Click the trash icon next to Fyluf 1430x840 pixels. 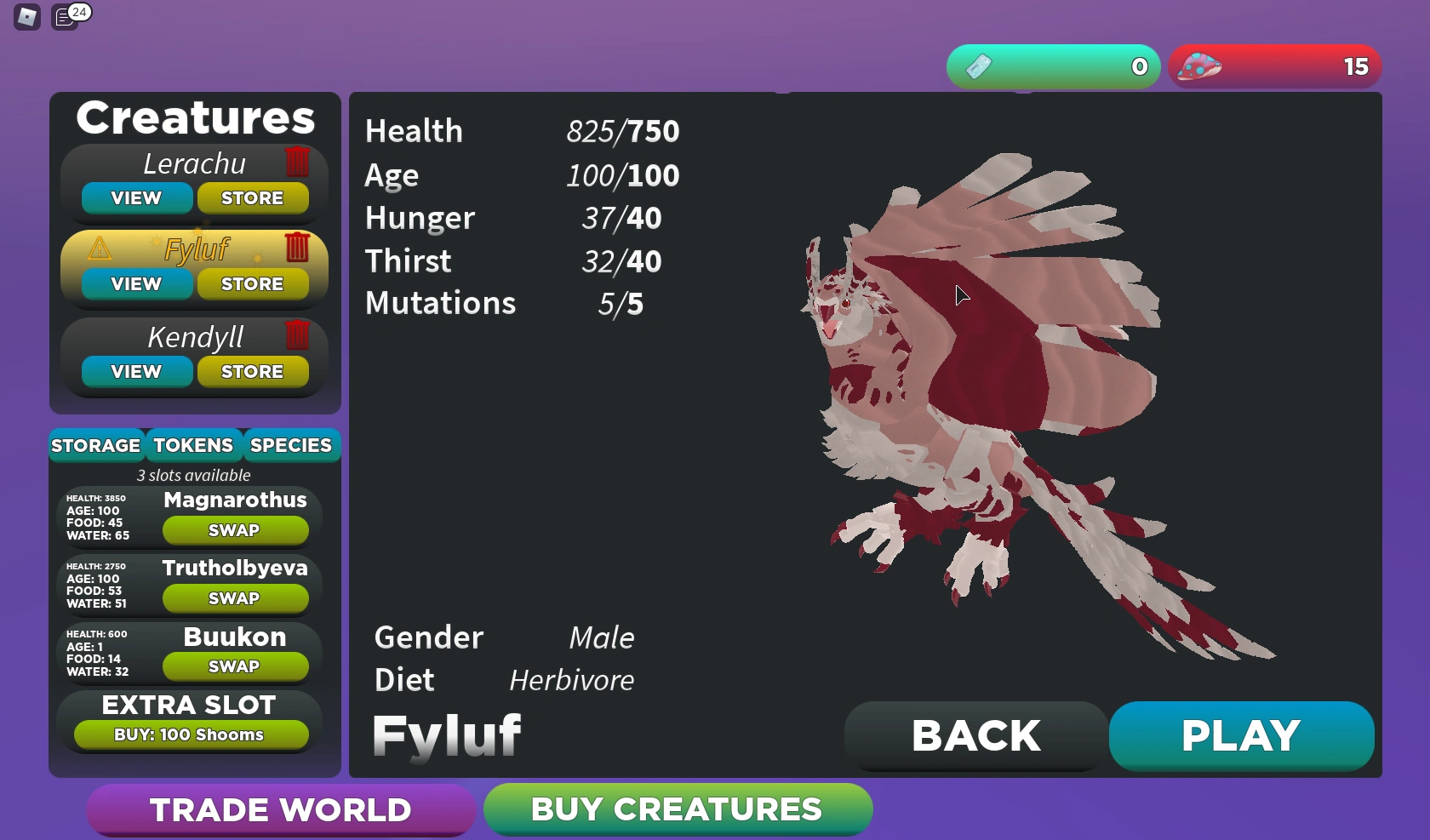tap(298, 249)
